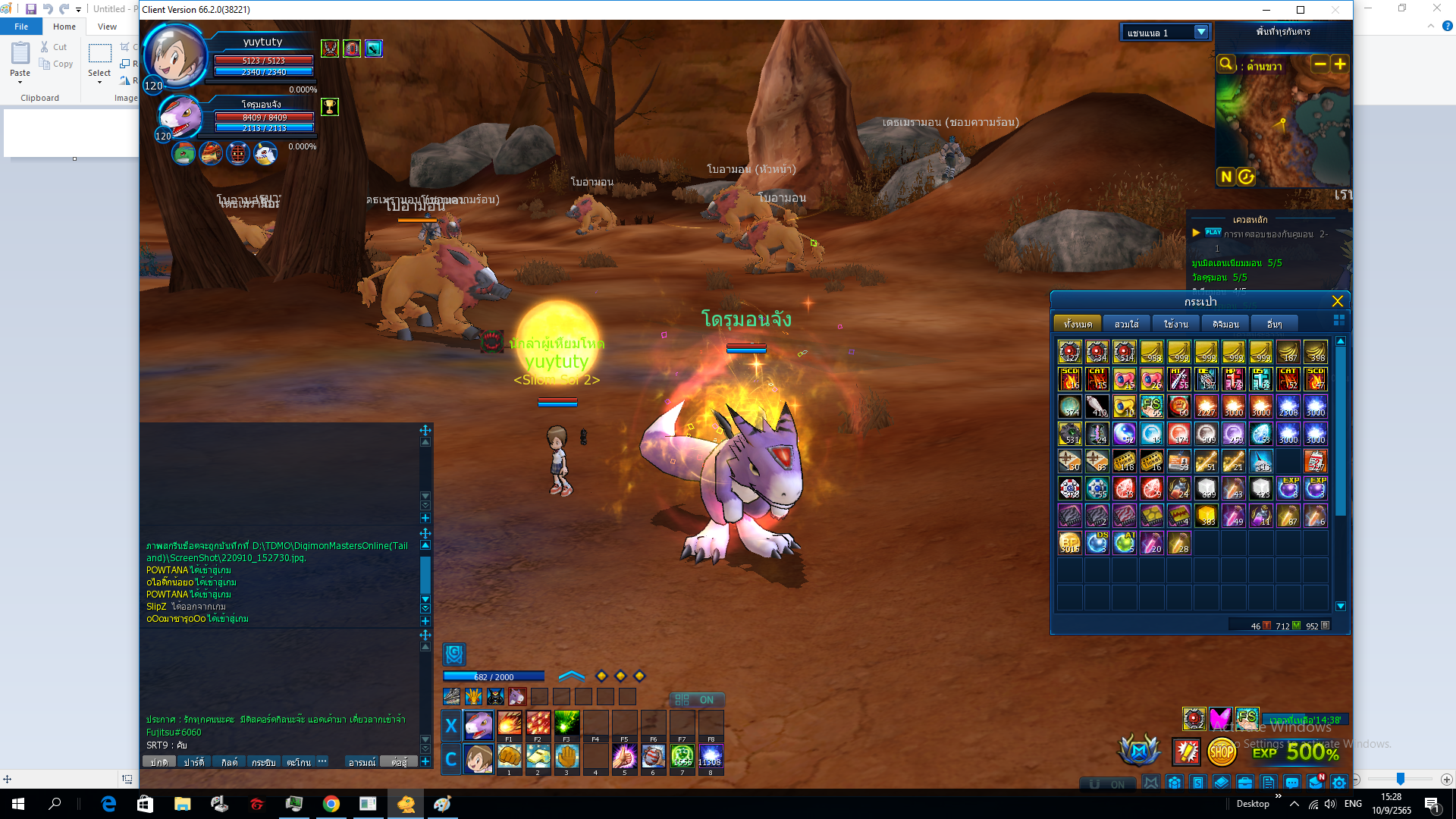Open the gold SHOP coin button
1456x819 pixels.
point(1221,752)
